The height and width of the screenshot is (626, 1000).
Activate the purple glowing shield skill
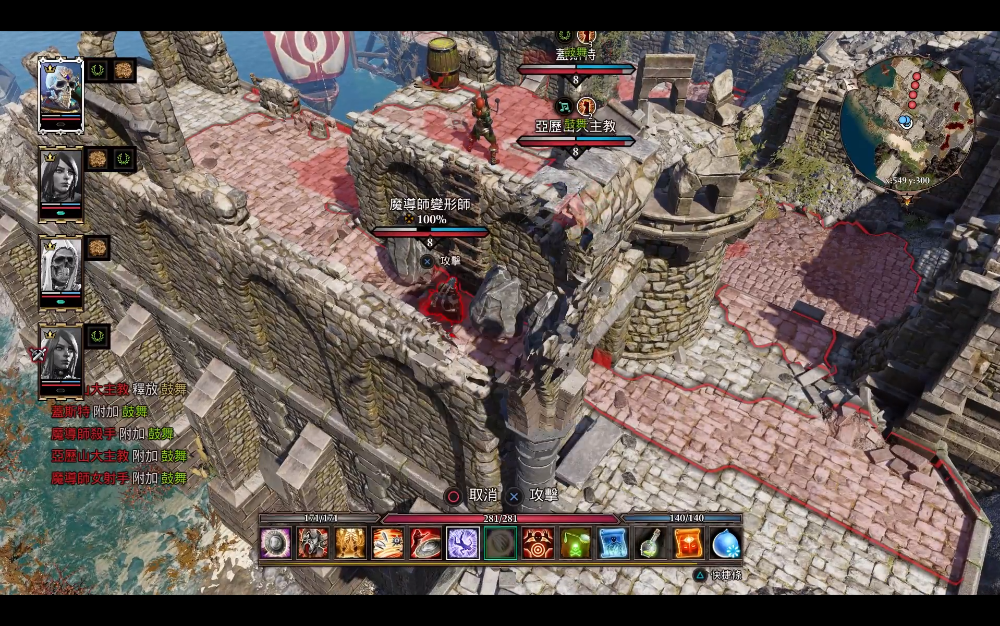pyautogui.click(x=276, y=543)
